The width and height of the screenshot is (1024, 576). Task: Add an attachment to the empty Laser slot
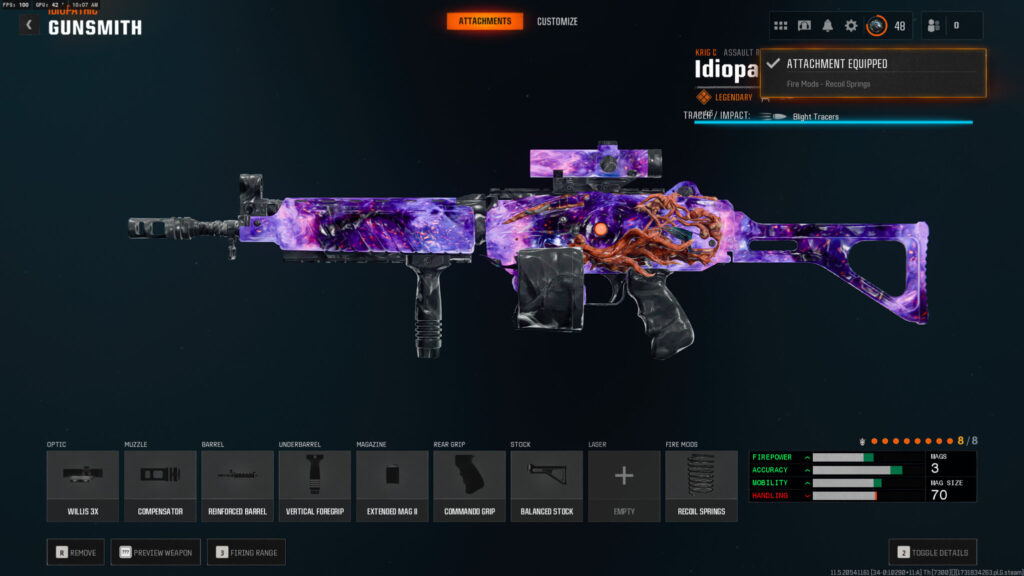tap(624, 485)
